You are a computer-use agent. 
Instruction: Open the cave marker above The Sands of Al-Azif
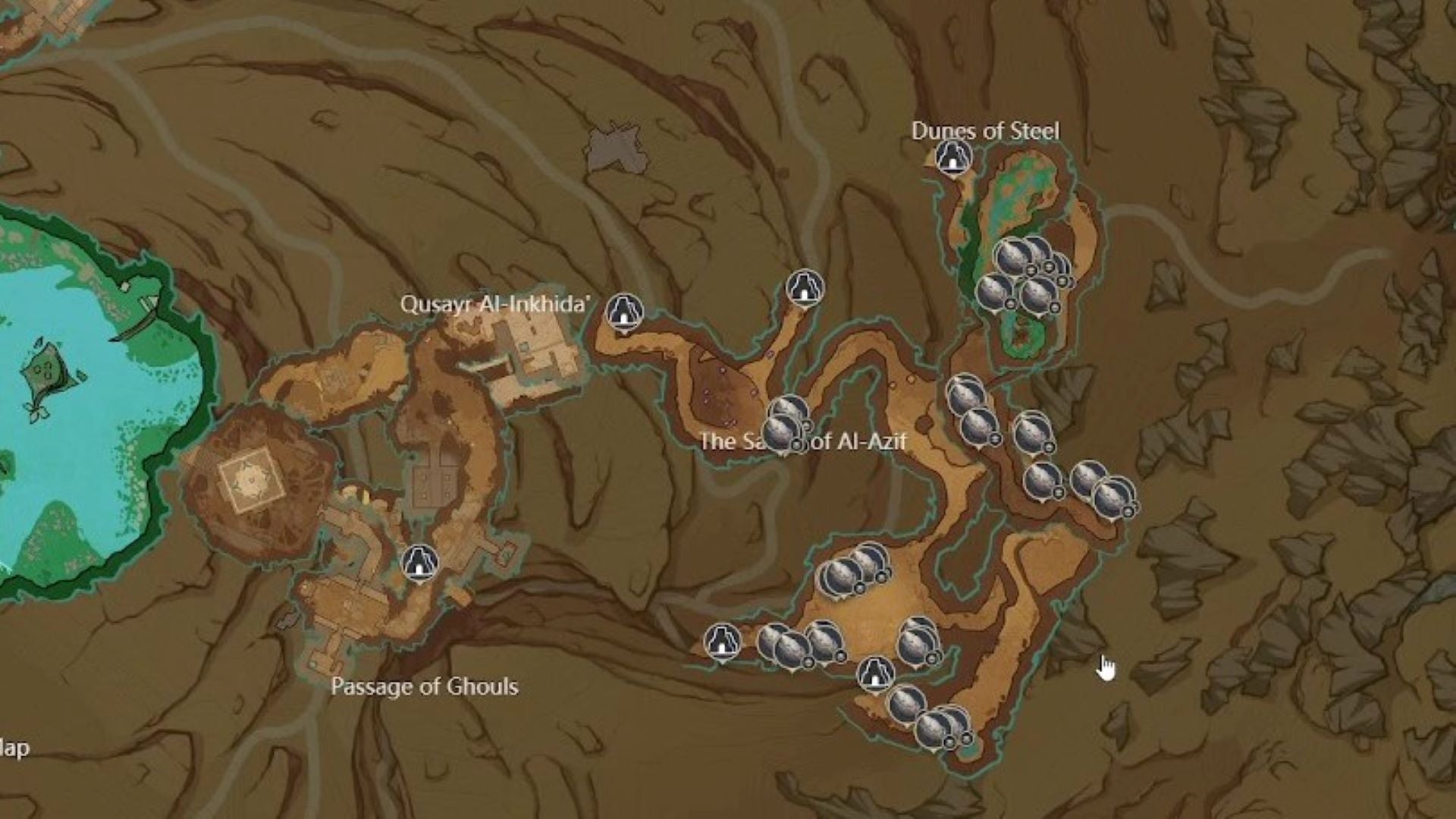804,289
